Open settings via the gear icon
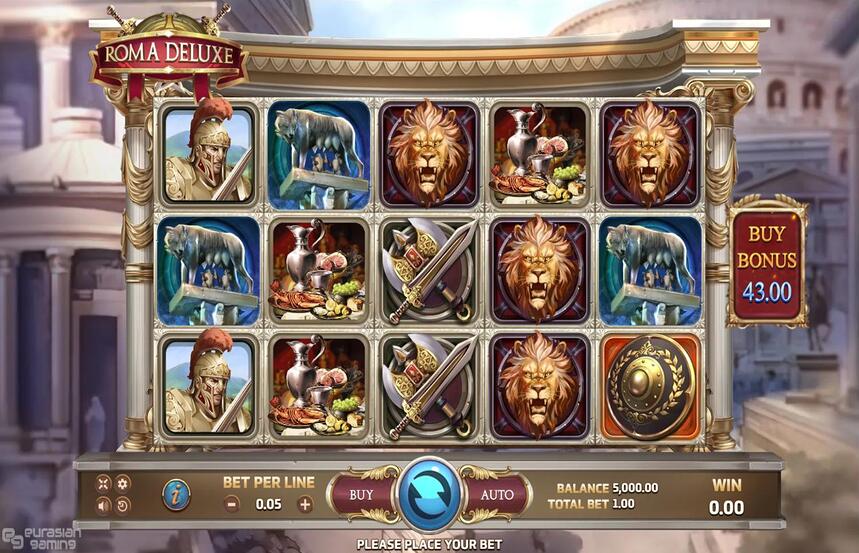Viewport: 859px width, 553px height. click(123, 483)
